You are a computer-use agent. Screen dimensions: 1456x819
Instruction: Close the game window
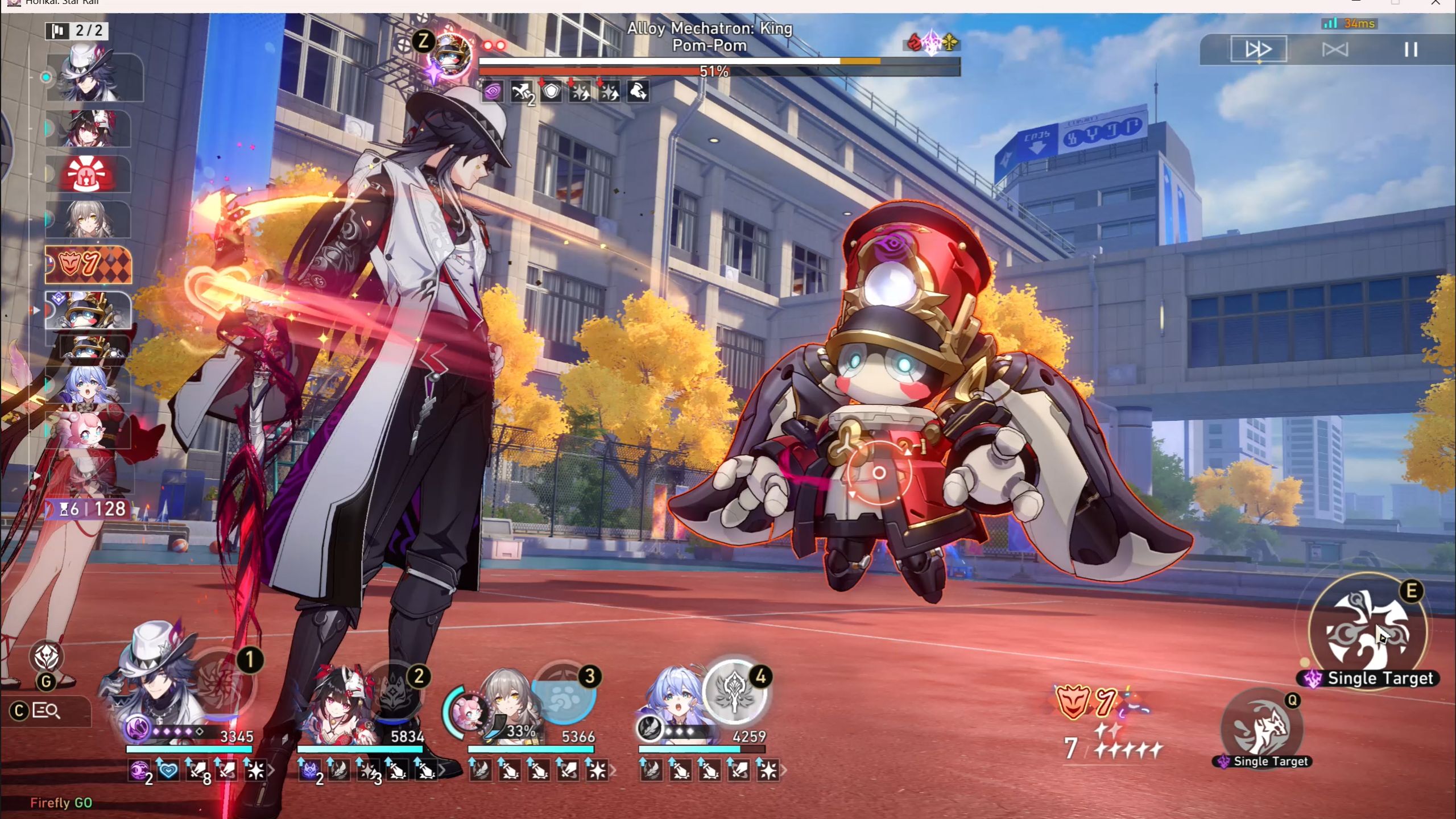coord(1436,3)
